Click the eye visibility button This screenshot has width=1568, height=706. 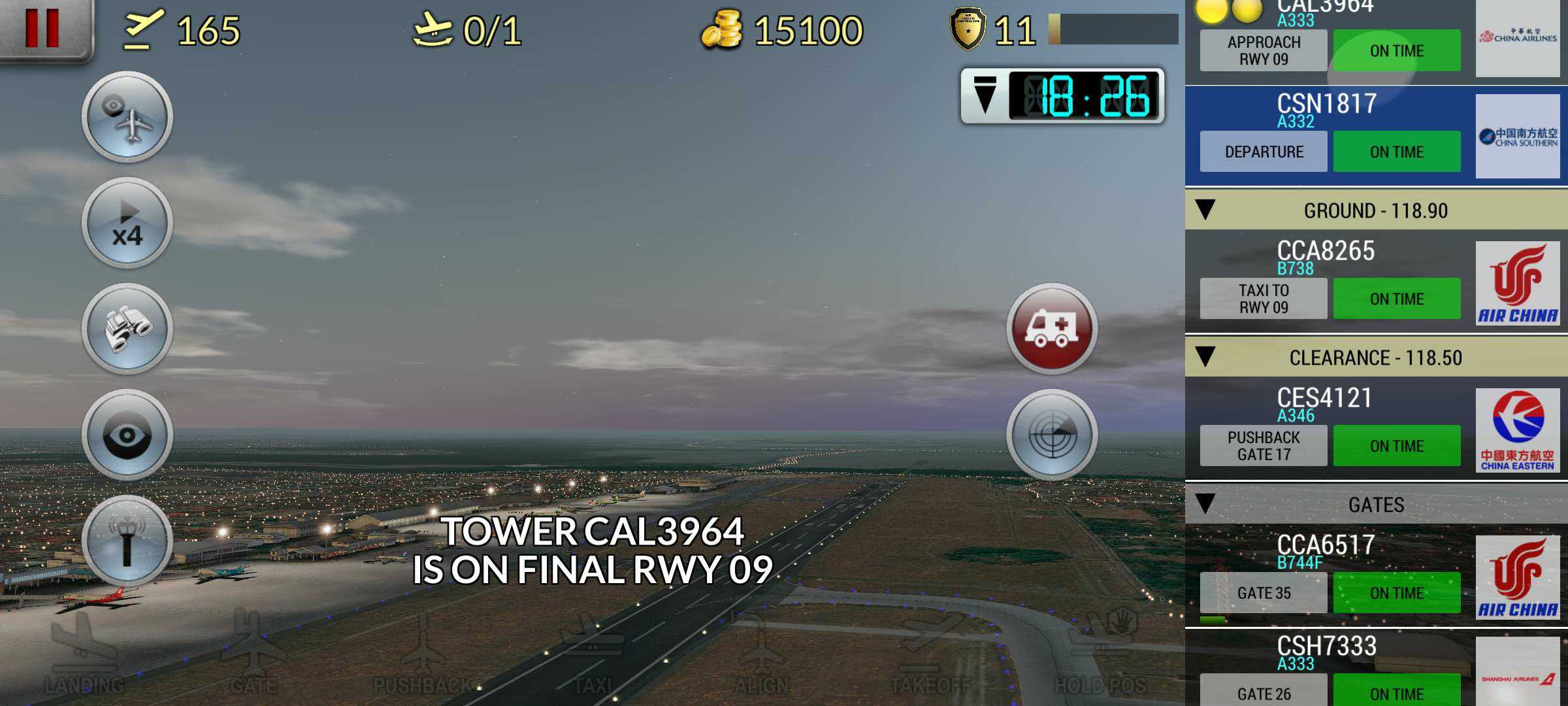click(x=127, y=435)
